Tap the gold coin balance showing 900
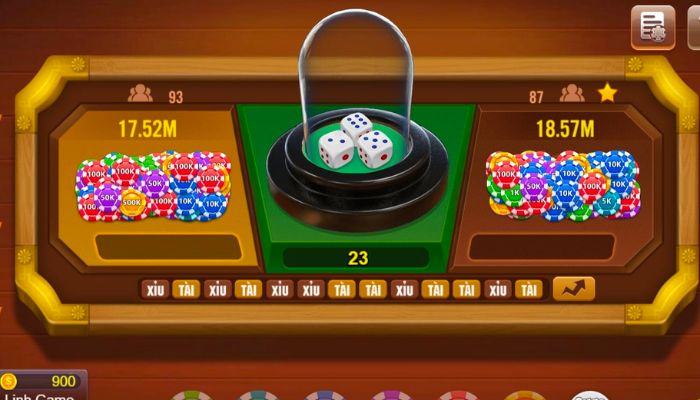Screen dimensions: 700x400 point(40,381)
